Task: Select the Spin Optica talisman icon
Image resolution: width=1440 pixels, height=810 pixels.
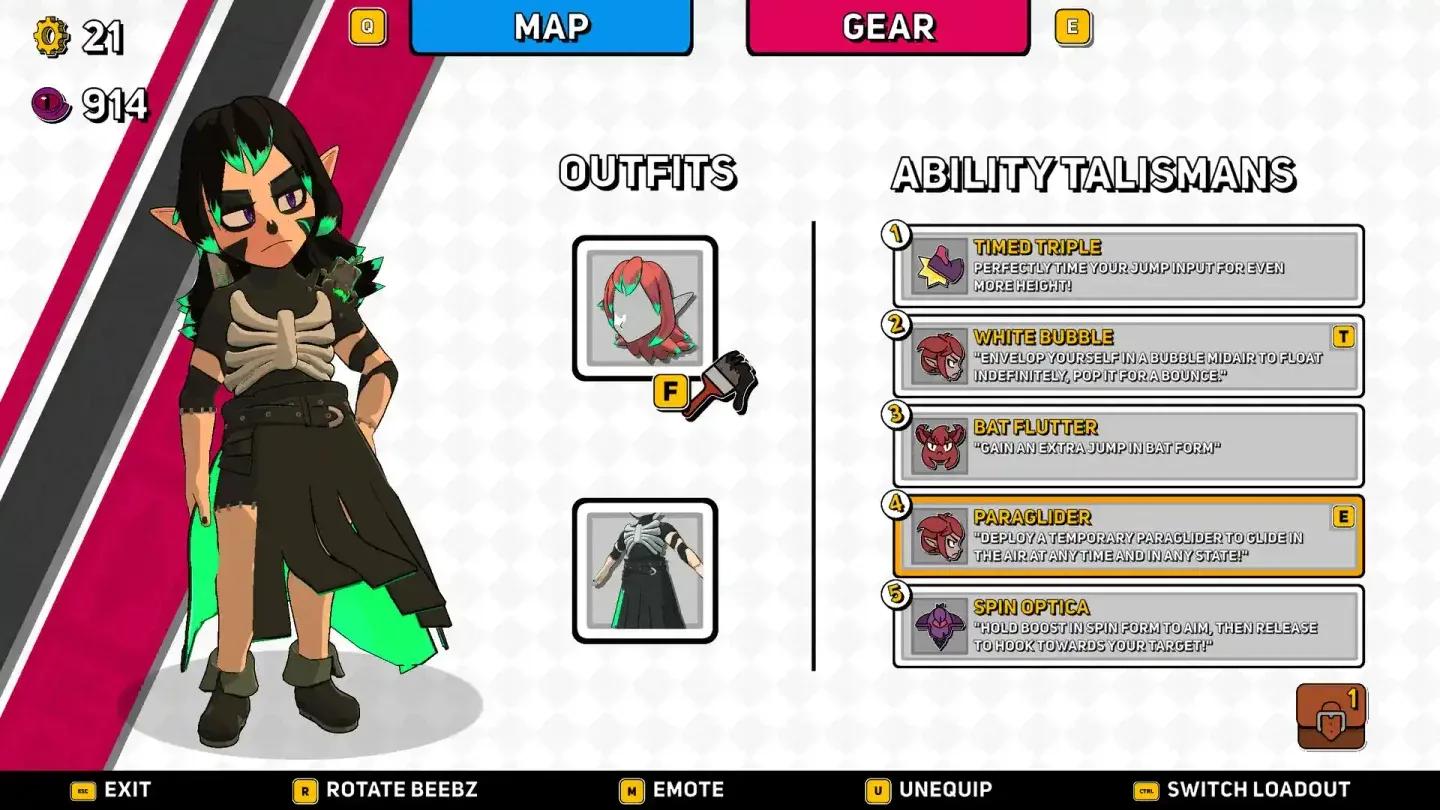Action: click(938, 625)
